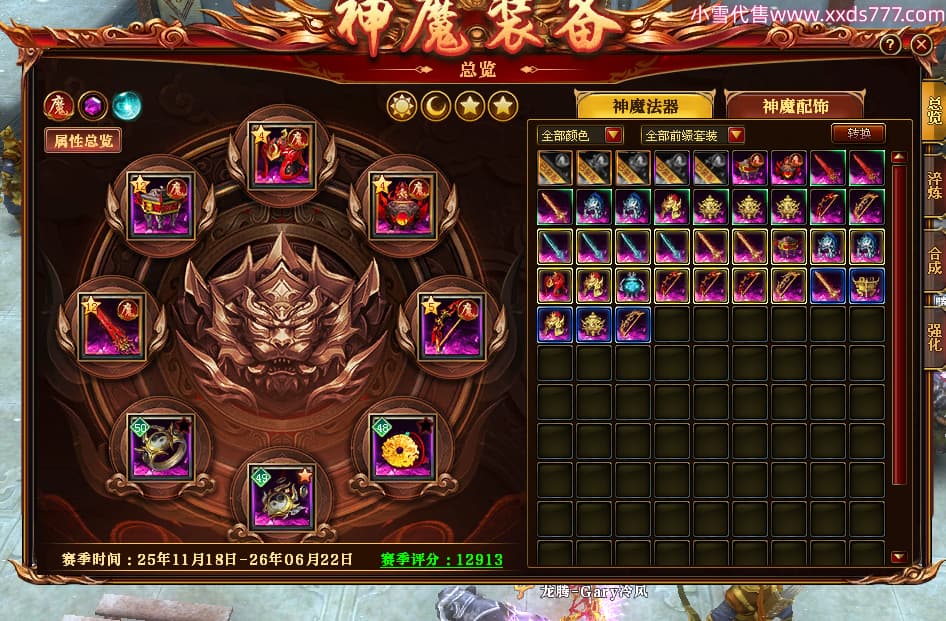The width and height of the screenshot is (946, 621).
Task: Open the 属性总览 attribute overview
Action: pos(83,140)
